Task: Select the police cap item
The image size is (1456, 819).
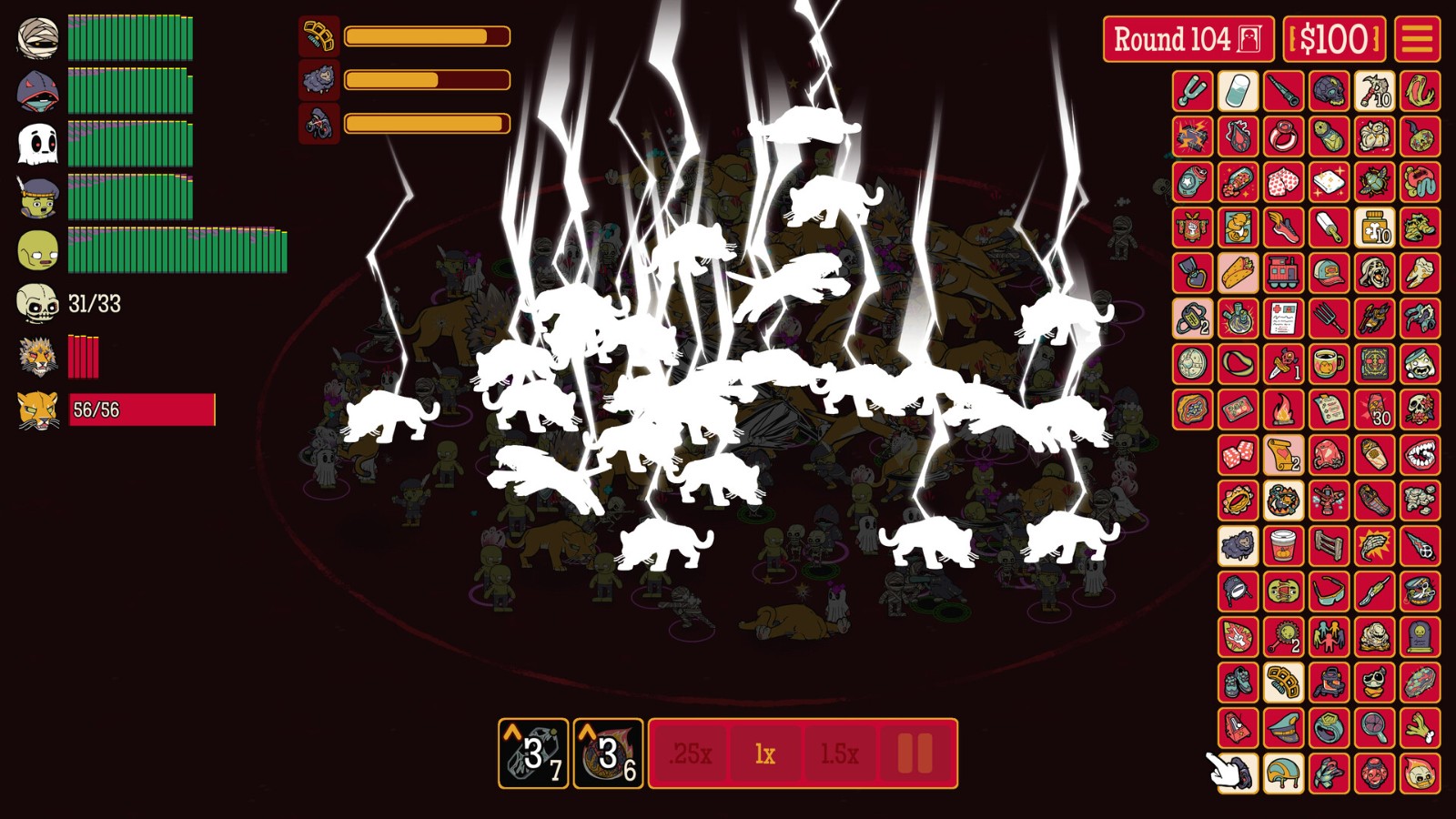Action: point(1283,728)
